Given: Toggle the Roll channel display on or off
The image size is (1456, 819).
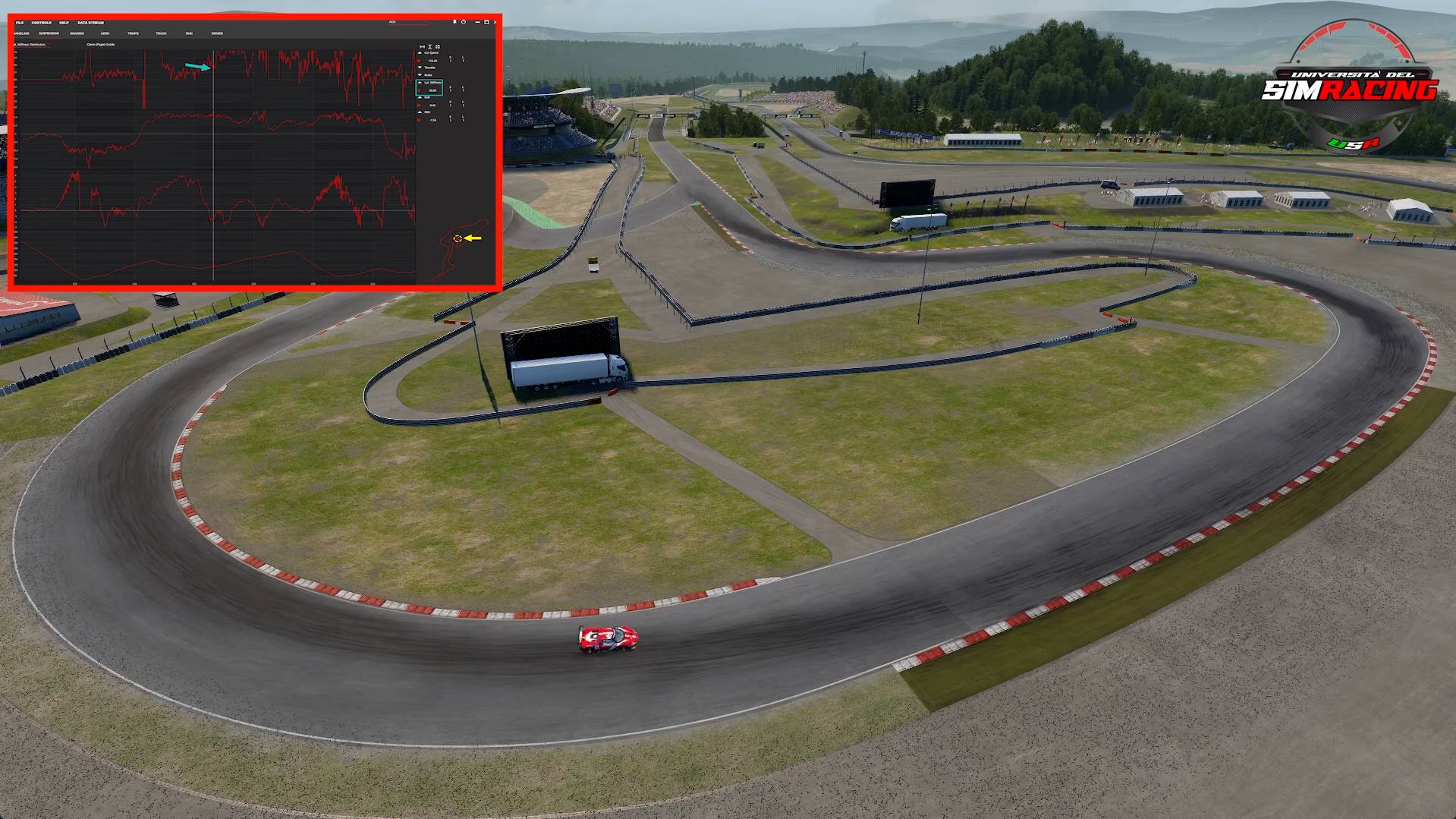Looking at the screenshot, I should (x=420, y=97).
